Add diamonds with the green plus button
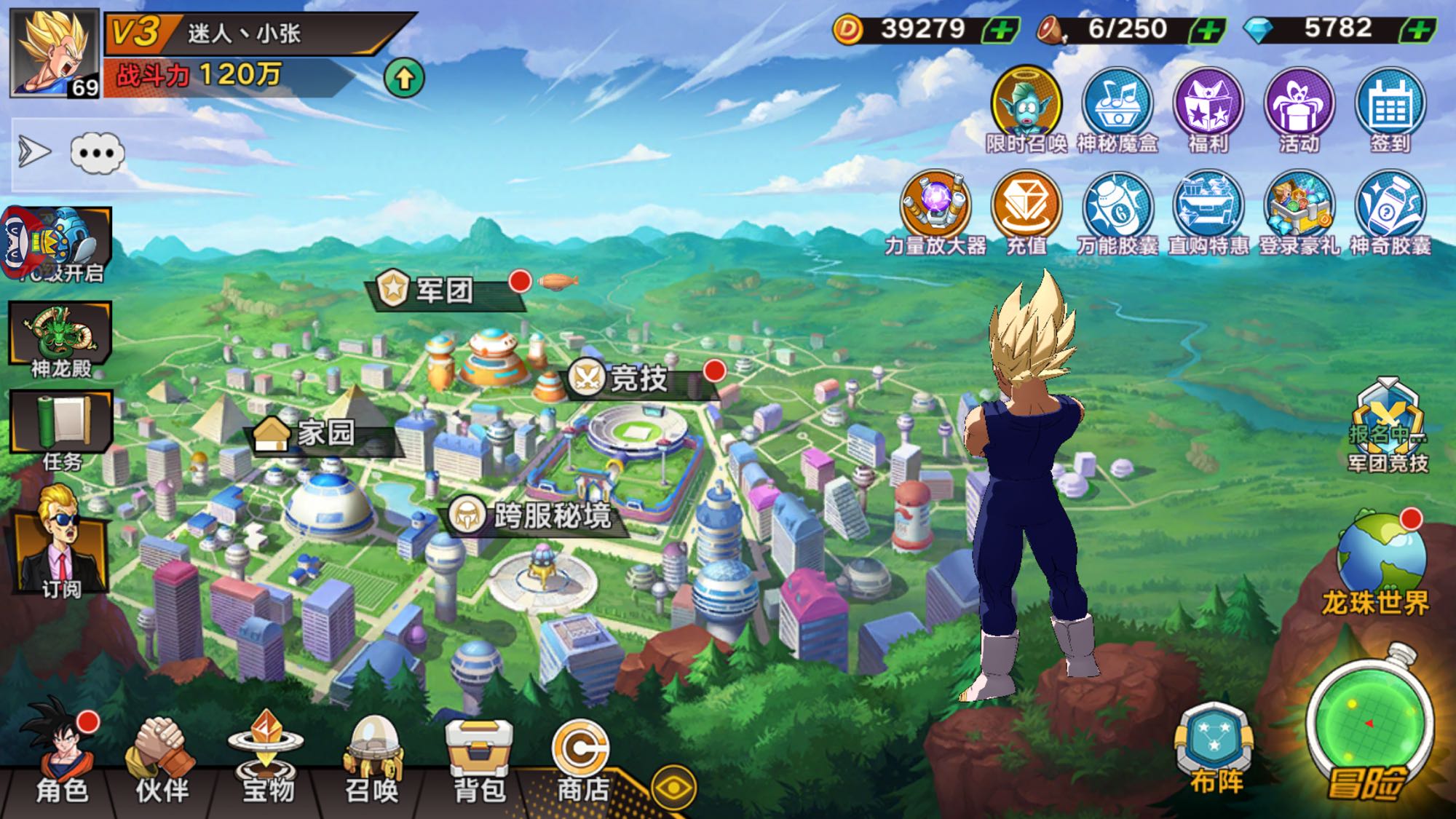 (1418, 31)
